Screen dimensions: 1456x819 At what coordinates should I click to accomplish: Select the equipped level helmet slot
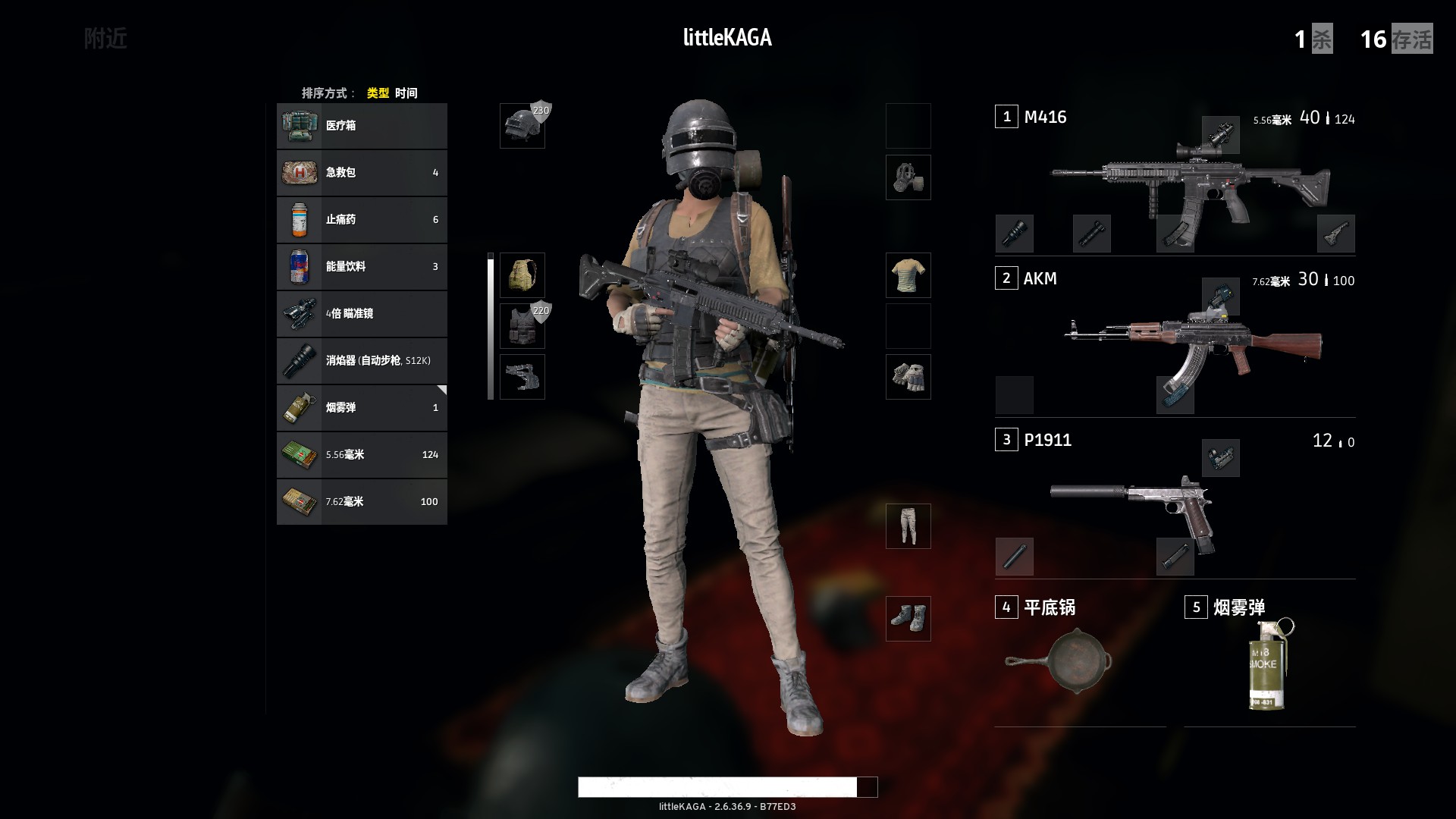522,126
